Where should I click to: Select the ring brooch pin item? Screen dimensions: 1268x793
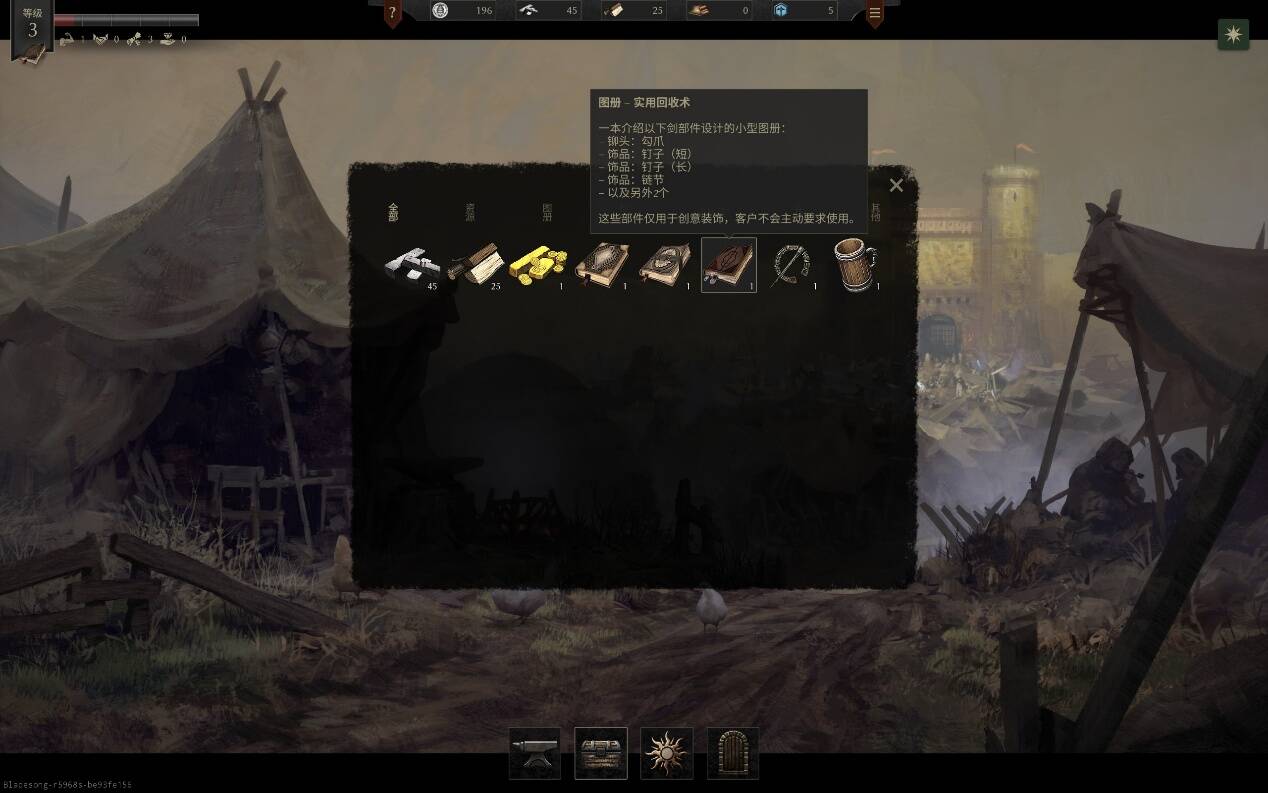click(x=793, y=266)
